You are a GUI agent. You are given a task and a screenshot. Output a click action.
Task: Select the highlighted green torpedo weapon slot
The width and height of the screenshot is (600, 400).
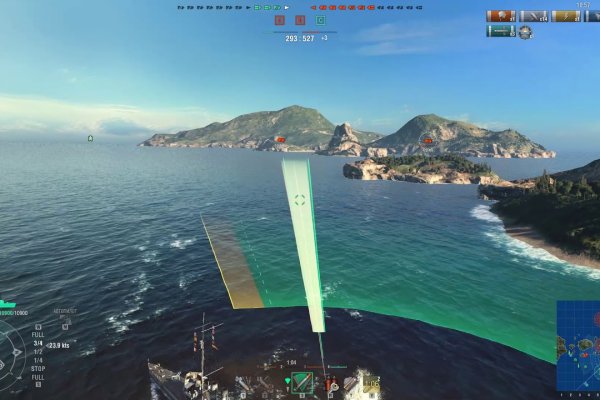click(x=301, y=383)
